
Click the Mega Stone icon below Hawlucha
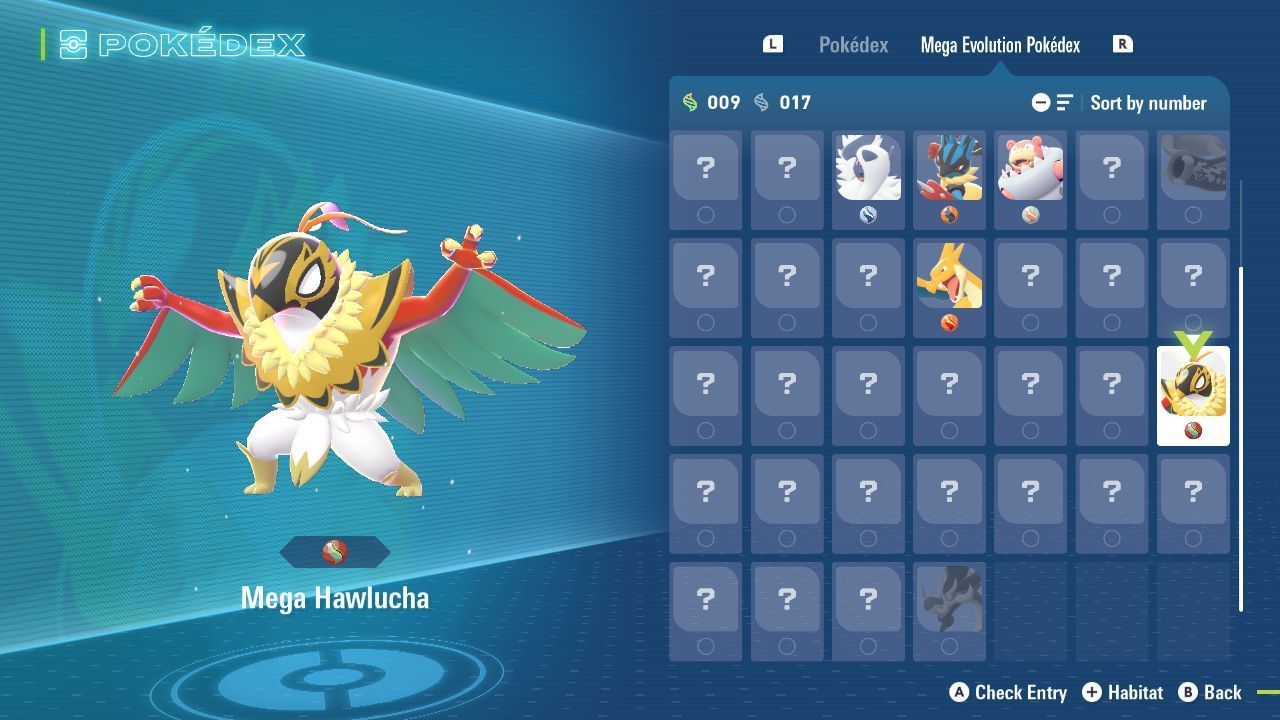point(334,552)
